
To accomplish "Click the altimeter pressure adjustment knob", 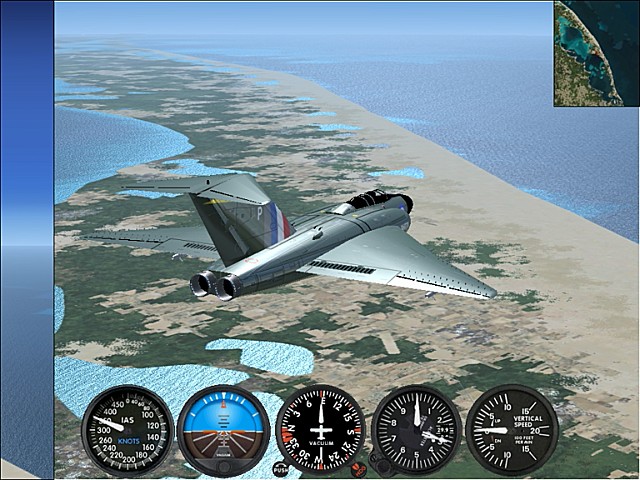I will click(380, 463).
